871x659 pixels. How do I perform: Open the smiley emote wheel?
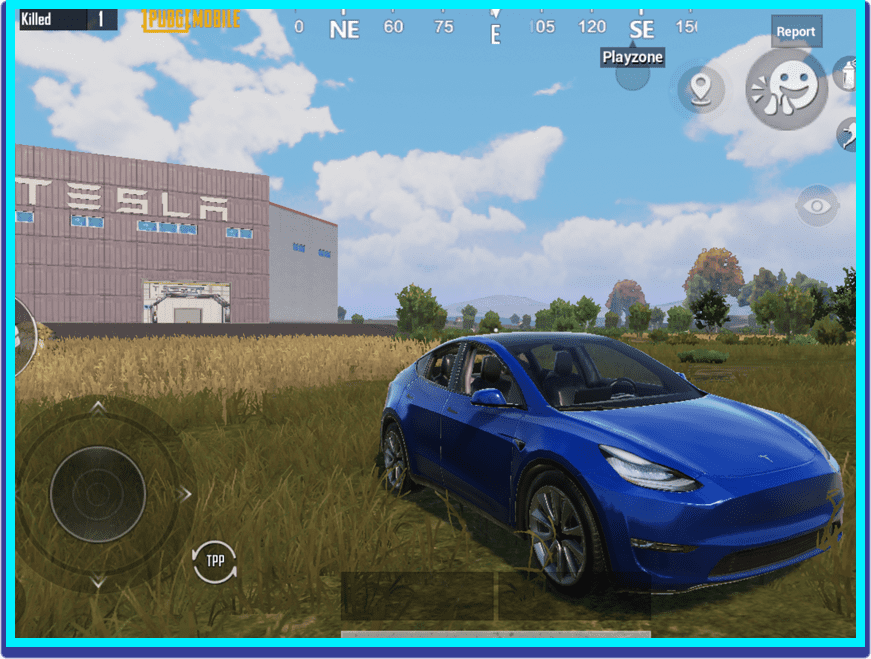click(x=787, y=88)
